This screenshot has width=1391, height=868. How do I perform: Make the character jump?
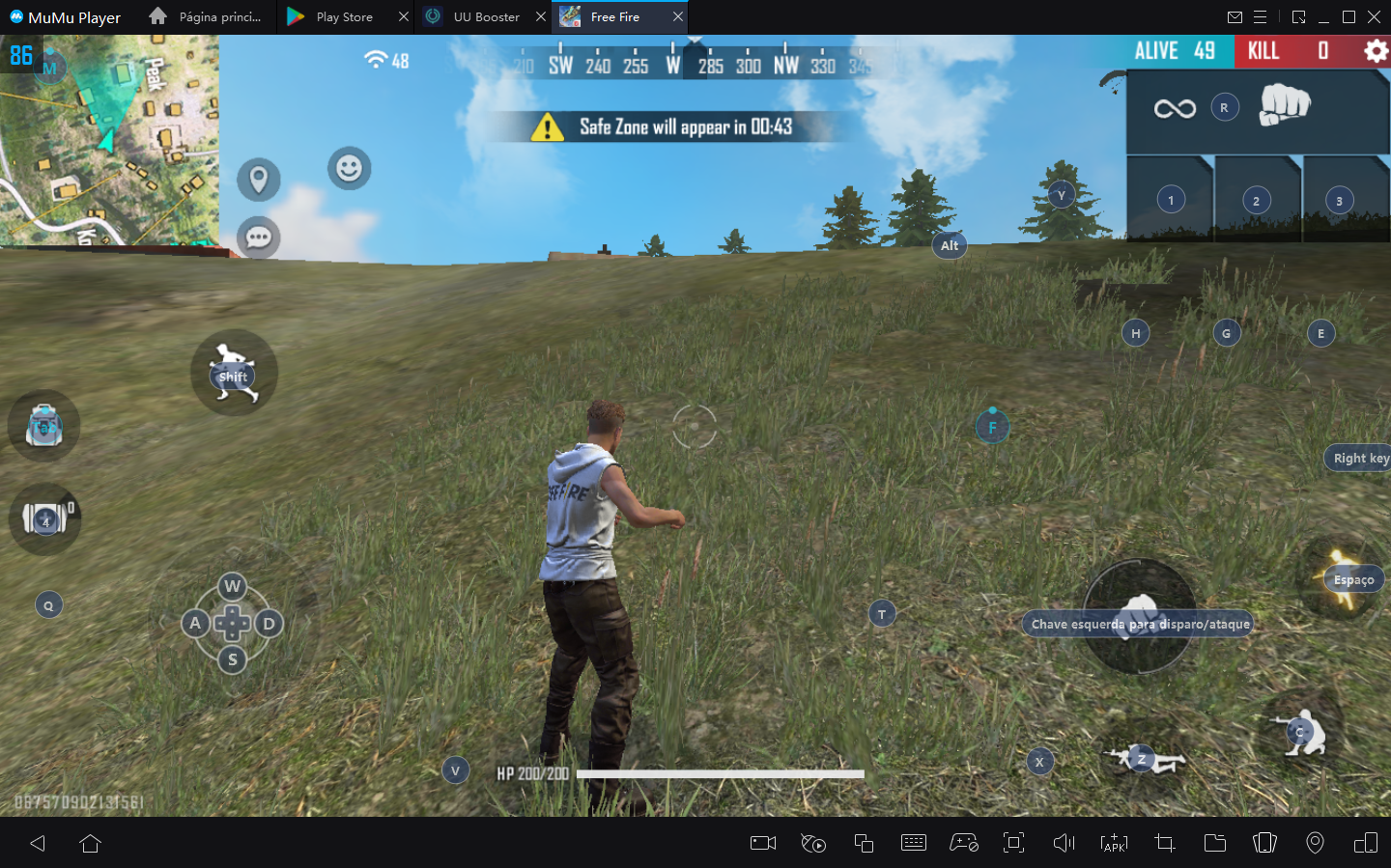(1343, 579)
